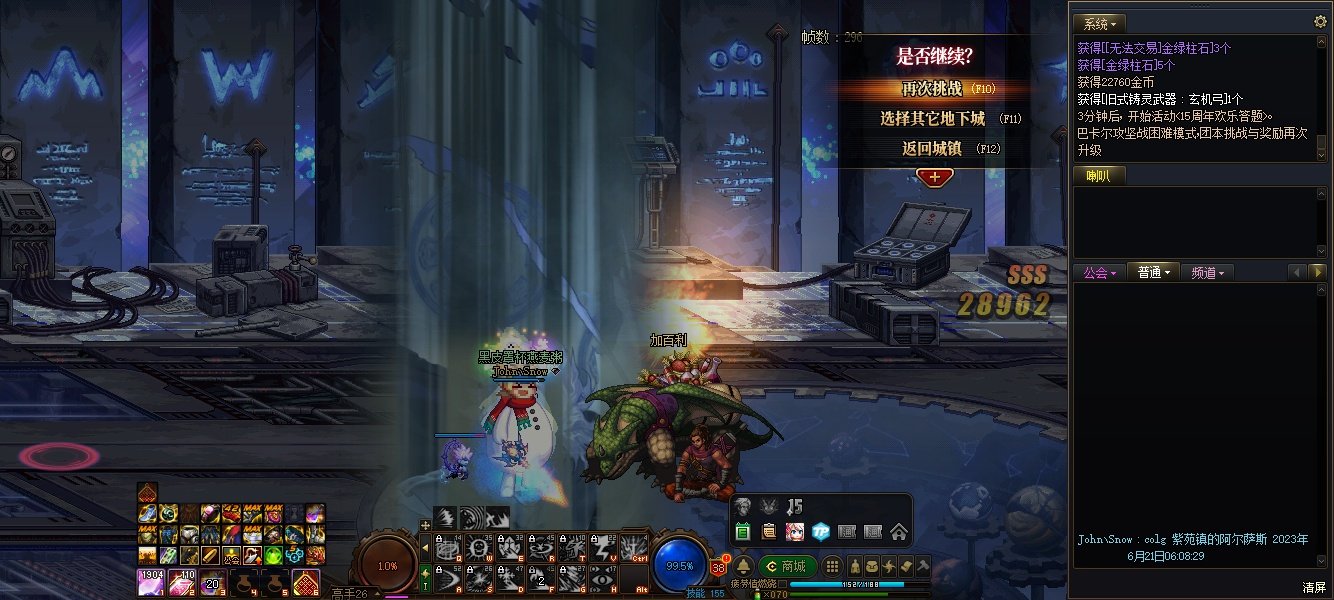Screen dimensions: 1334x600
Task: Open the grid menu icon beside 商城
Action: pyautogui.click(x=833, y=566)
